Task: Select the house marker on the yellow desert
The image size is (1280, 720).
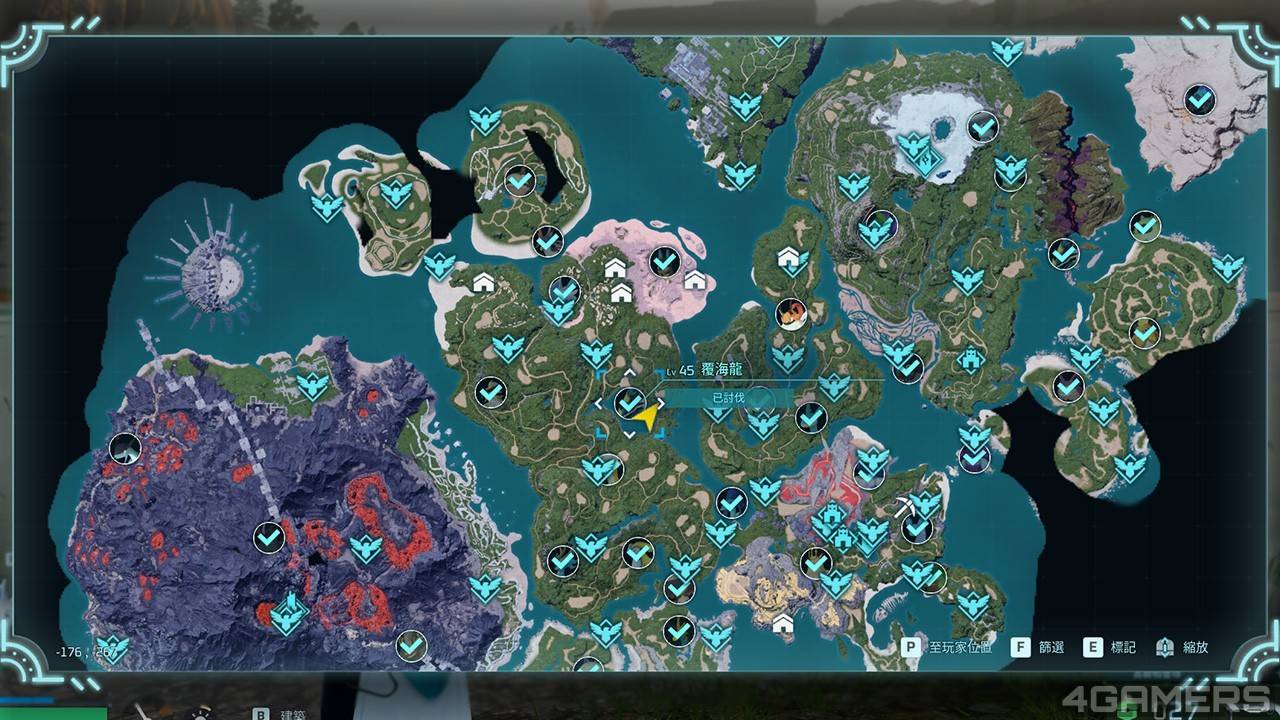Action: pos(783,624)
